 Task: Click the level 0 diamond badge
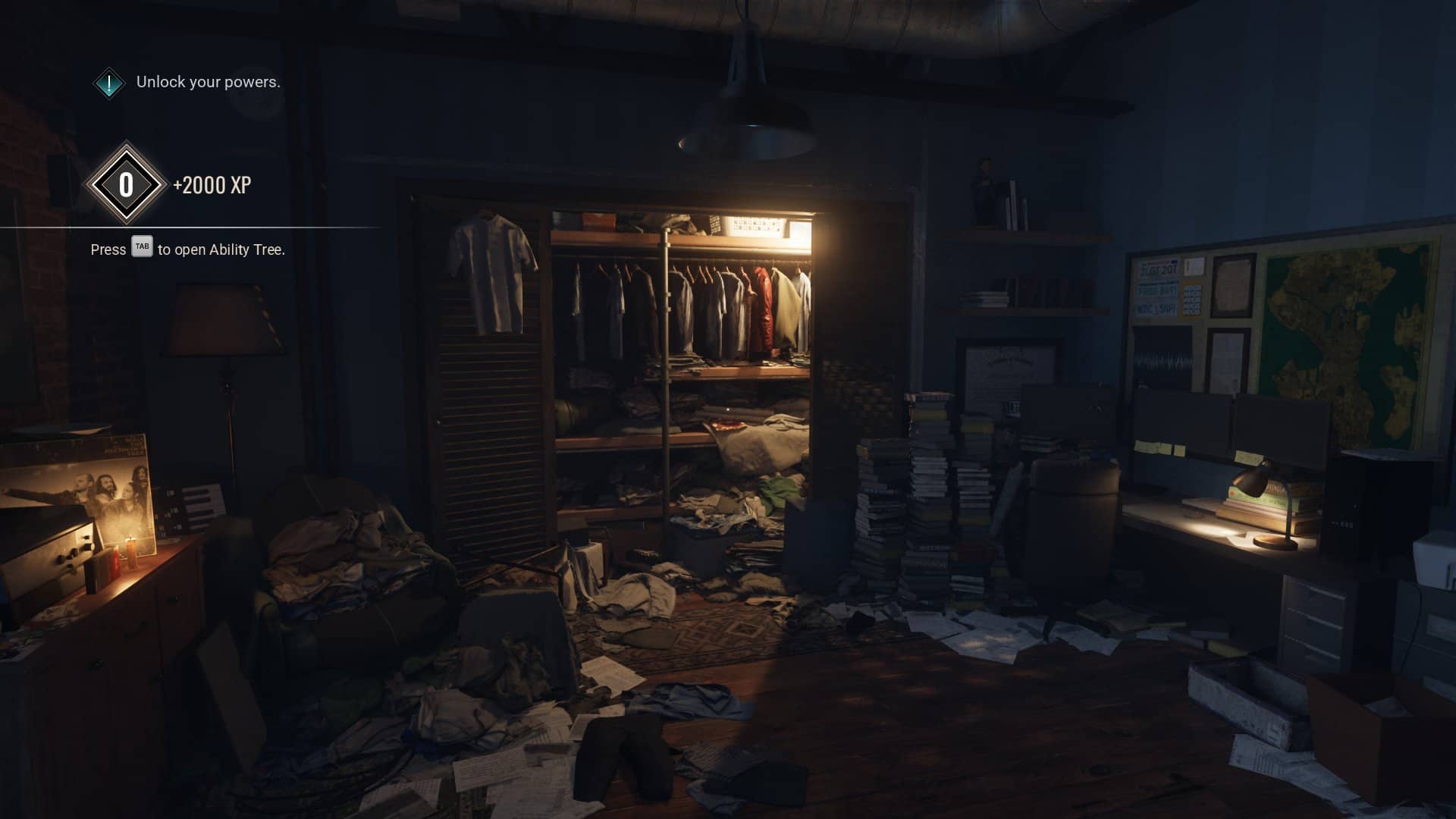(126, 184)
